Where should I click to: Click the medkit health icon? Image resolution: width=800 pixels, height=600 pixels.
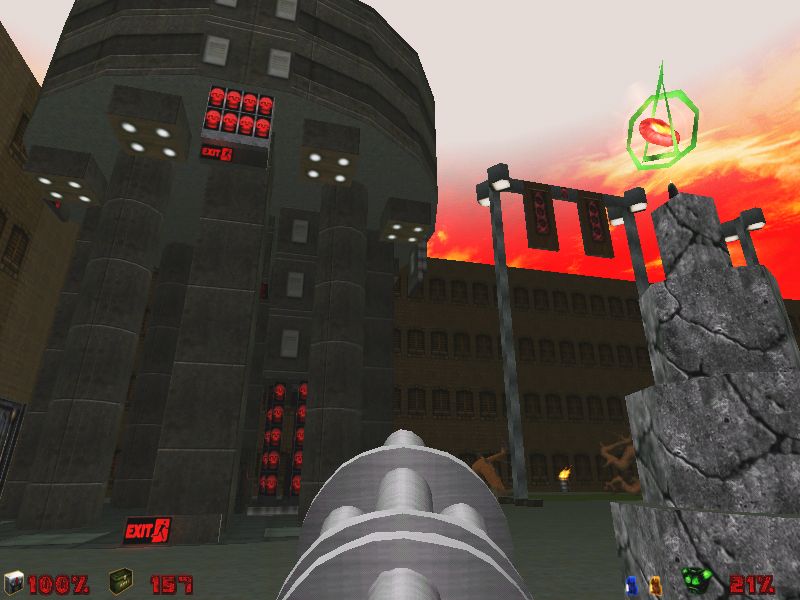point(13,582)
